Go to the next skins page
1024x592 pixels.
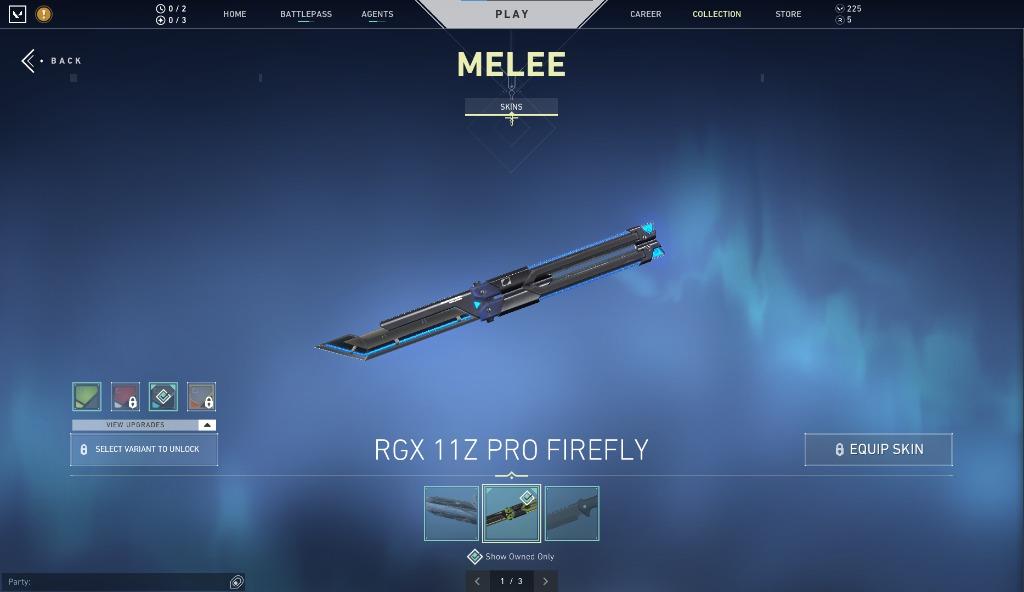545,581
